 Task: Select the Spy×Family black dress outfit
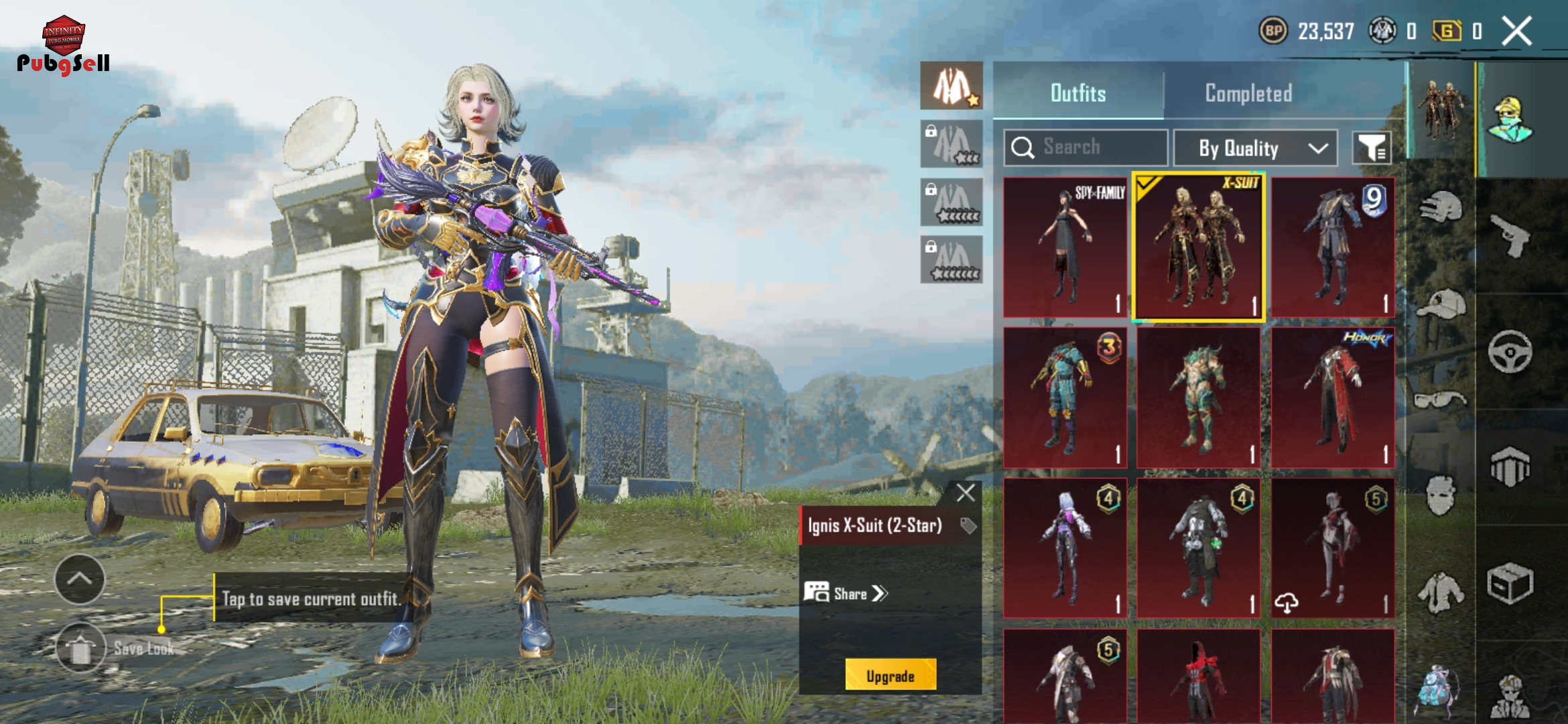point(1065,247)
